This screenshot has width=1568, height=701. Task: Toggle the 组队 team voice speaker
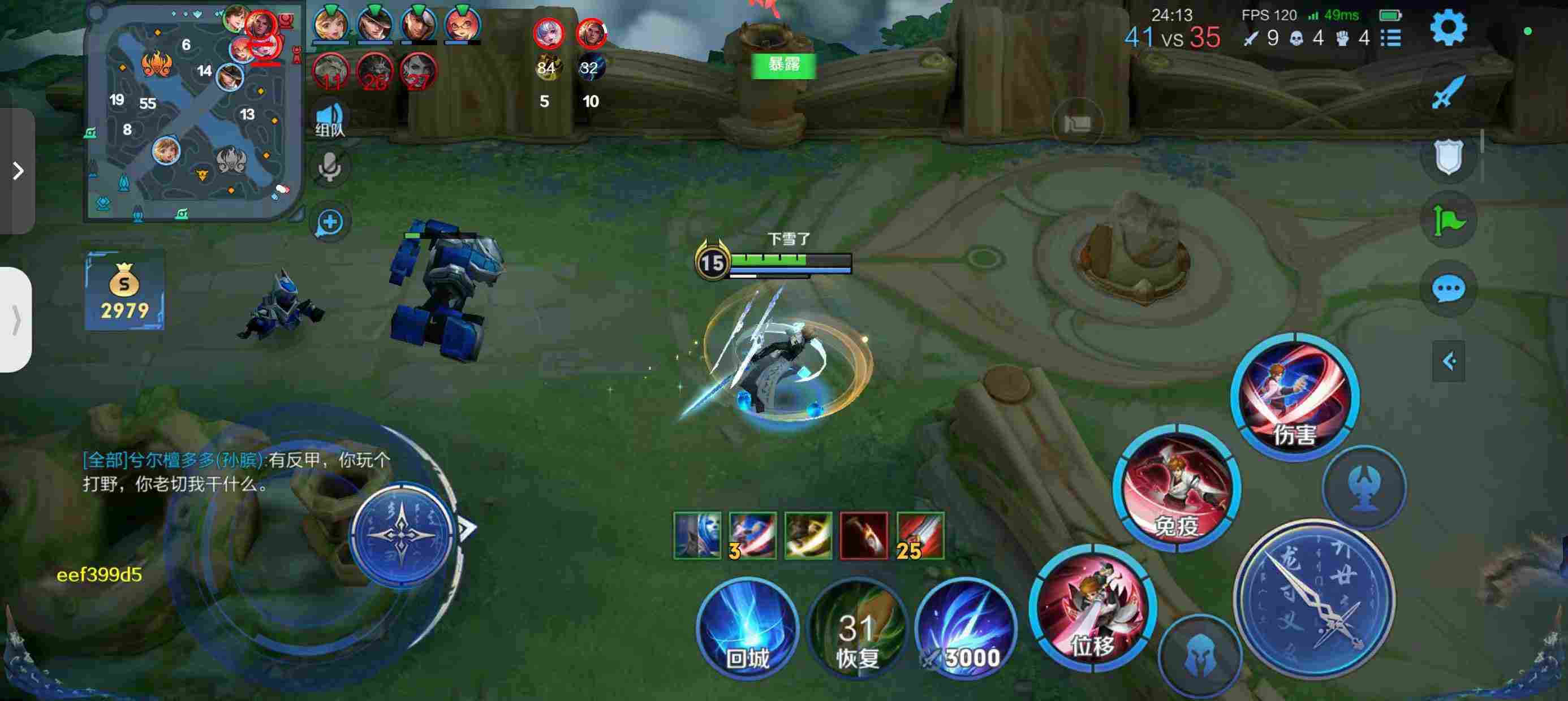click(x=330, y=119)
